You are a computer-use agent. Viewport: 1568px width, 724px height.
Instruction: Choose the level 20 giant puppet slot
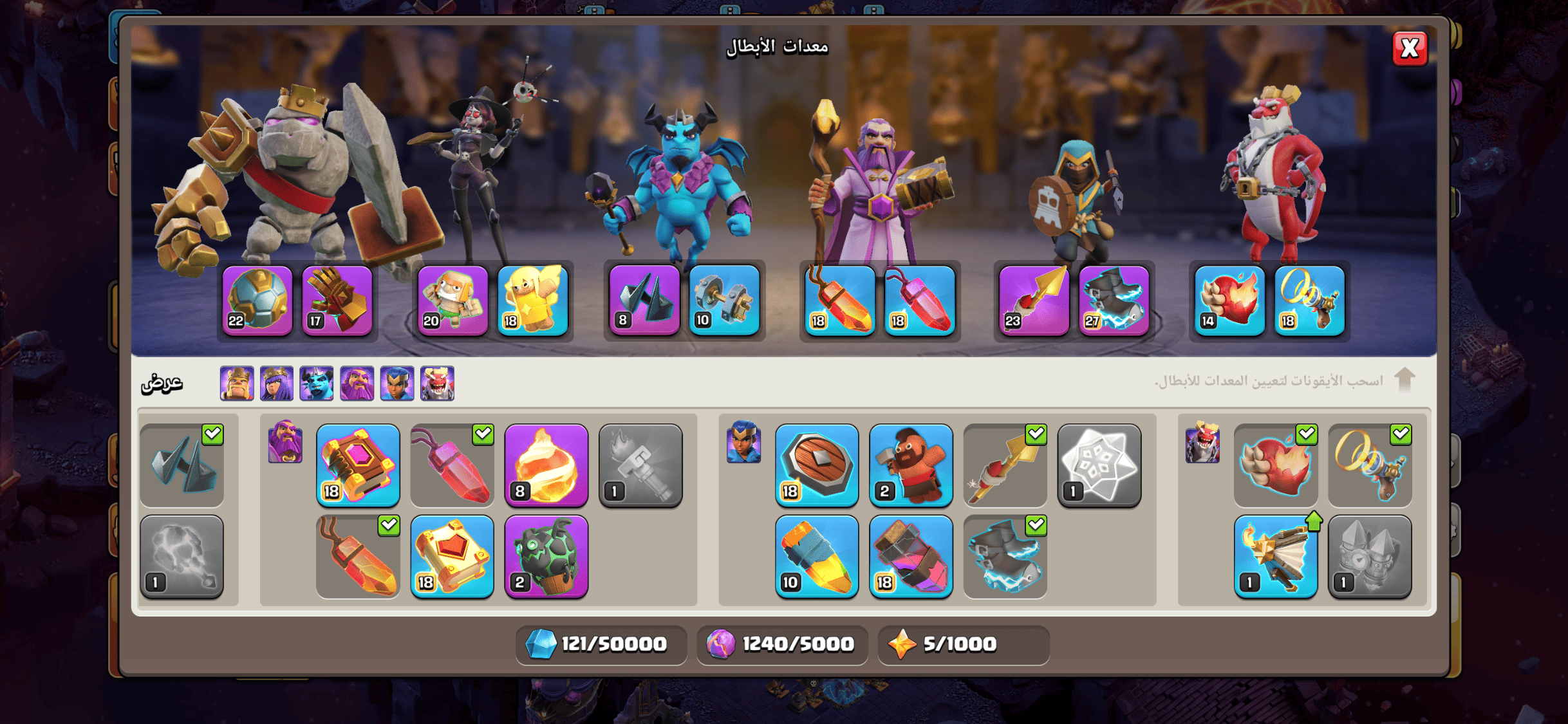(453, 300)
